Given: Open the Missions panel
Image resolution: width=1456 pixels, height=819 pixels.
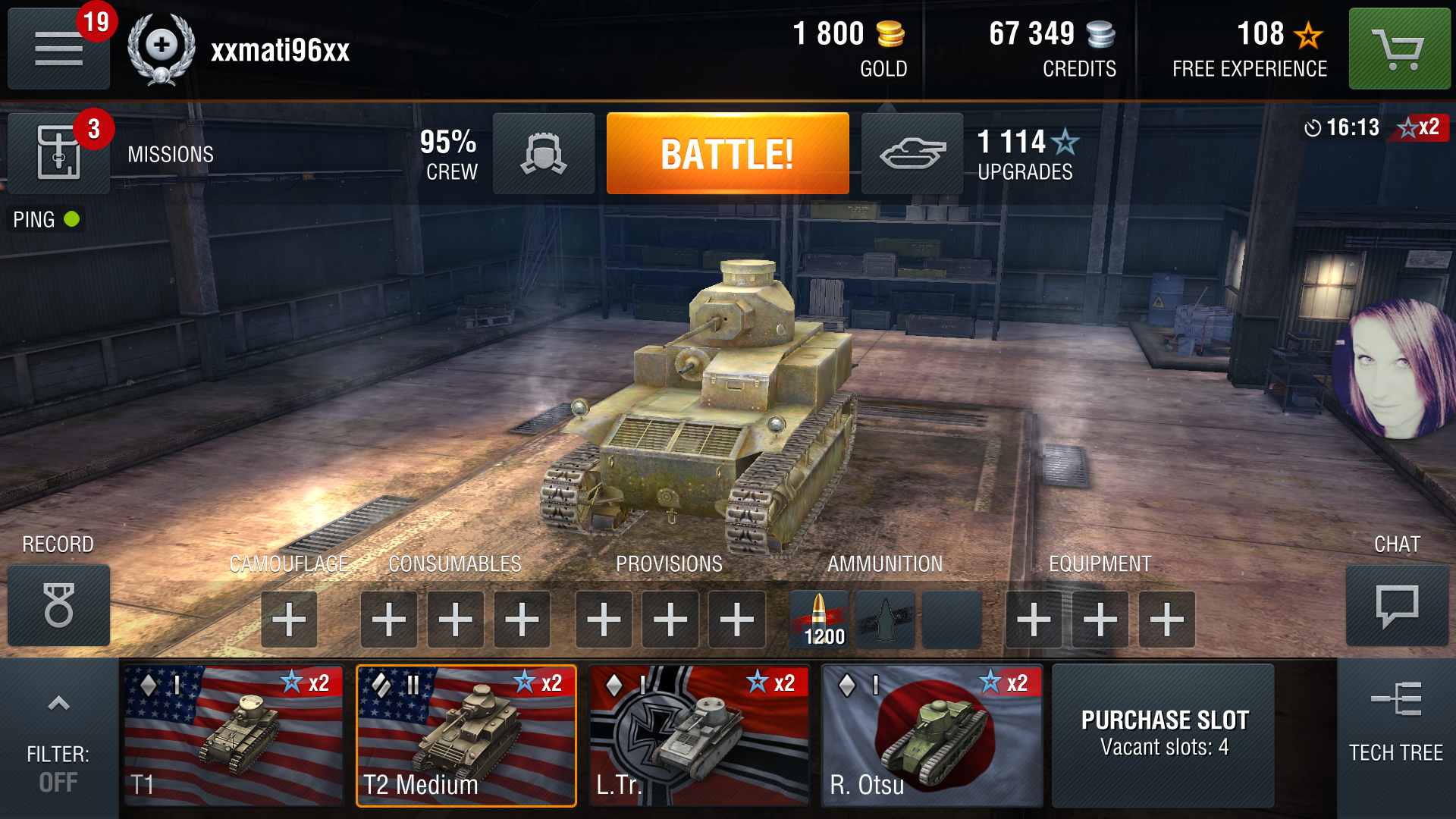Looking at the screenshot, I should click(x=59, y=154).
